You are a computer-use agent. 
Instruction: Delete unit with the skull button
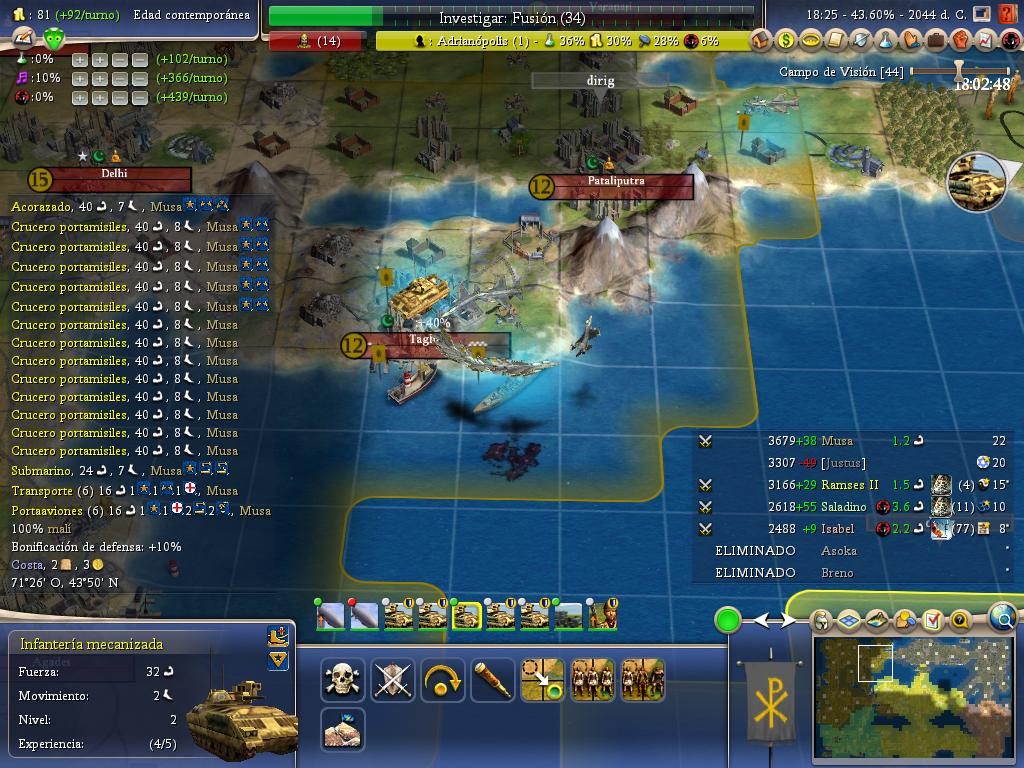tap(343, 680)
